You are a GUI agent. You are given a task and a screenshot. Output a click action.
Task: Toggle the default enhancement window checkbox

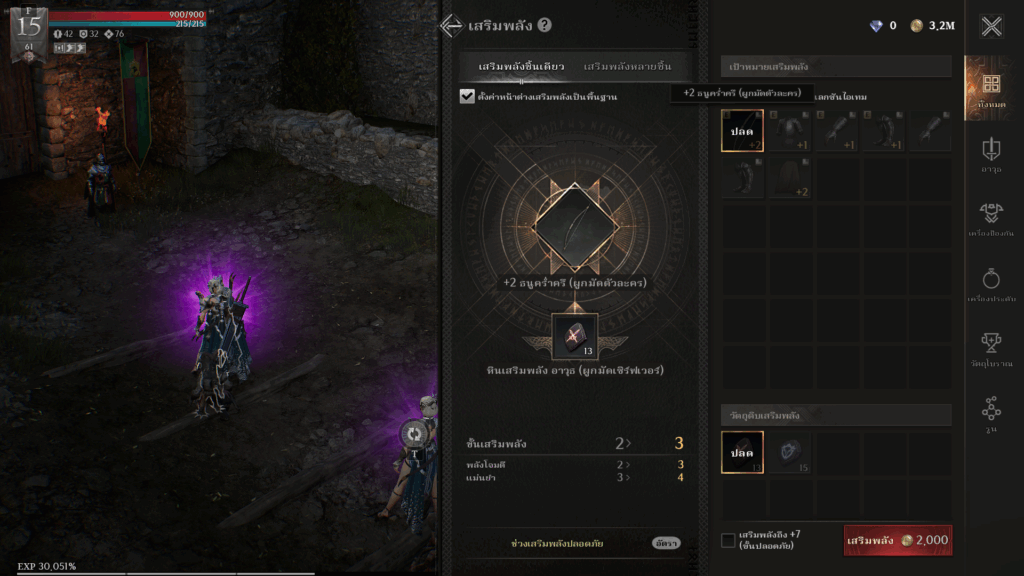pos(467,96)
